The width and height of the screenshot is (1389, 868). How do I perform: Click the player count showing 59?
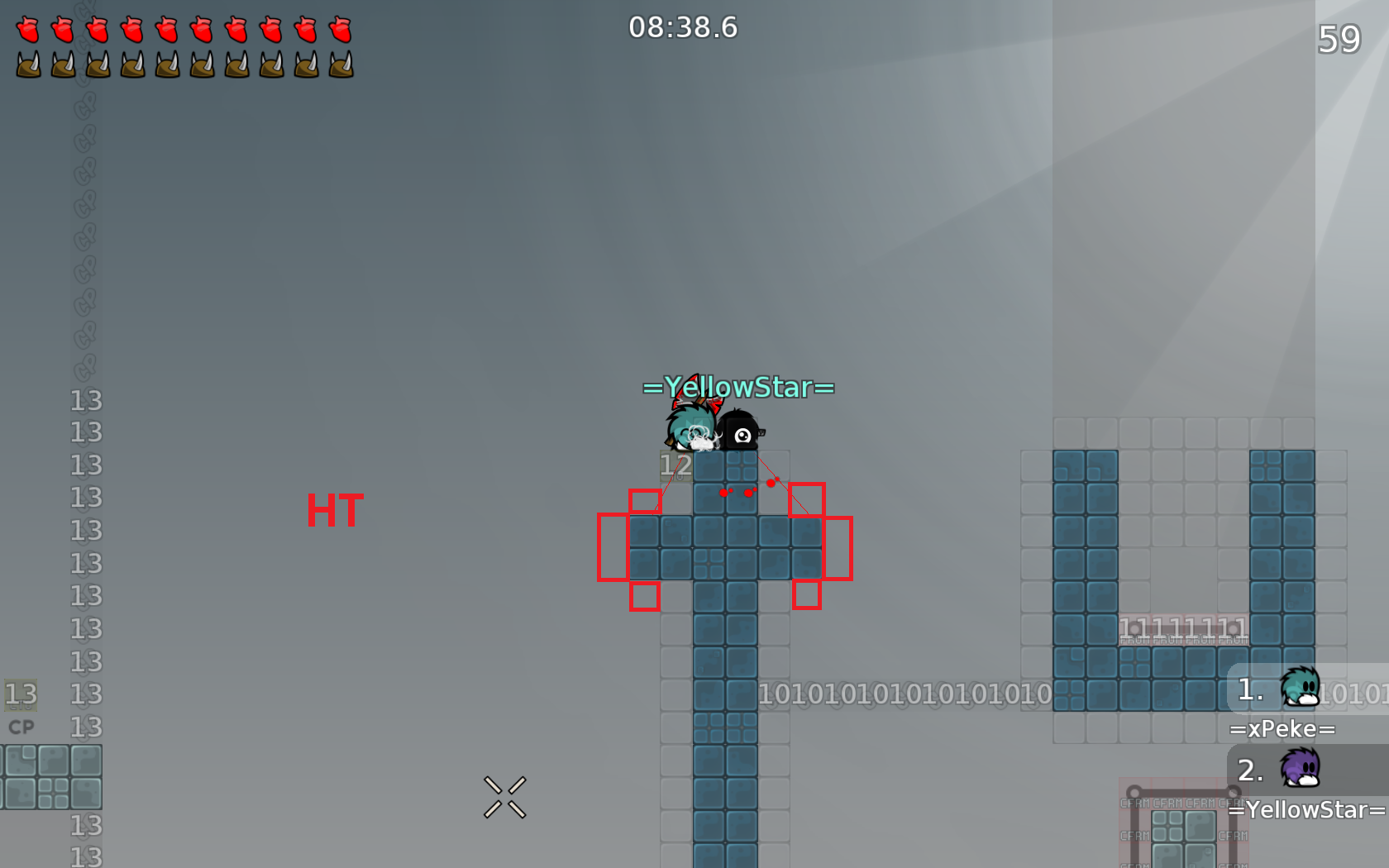[x=1340, y=39]
